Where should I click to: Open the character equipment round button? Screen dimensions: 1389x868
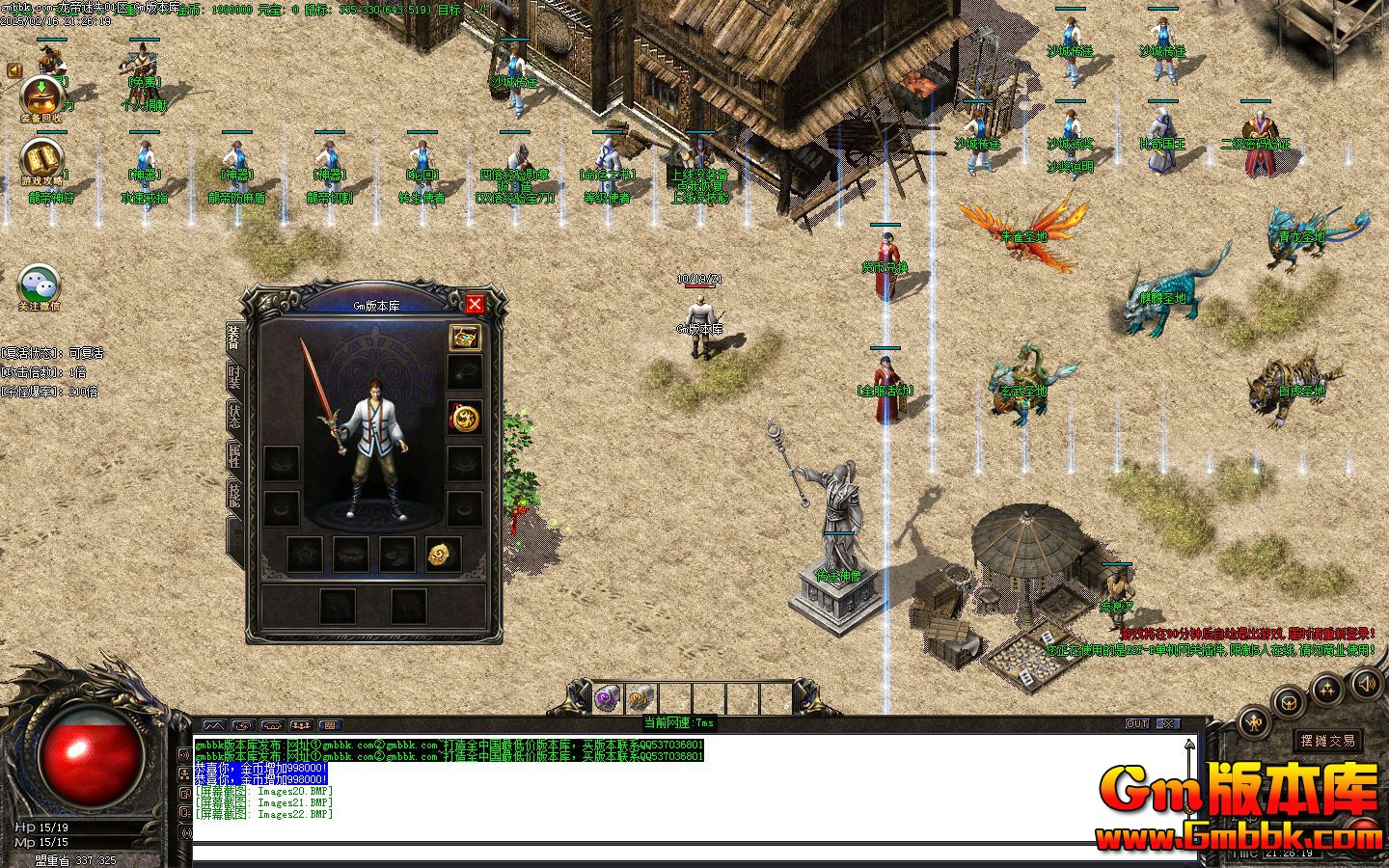pyautogui.click(x=1255, y=720)
